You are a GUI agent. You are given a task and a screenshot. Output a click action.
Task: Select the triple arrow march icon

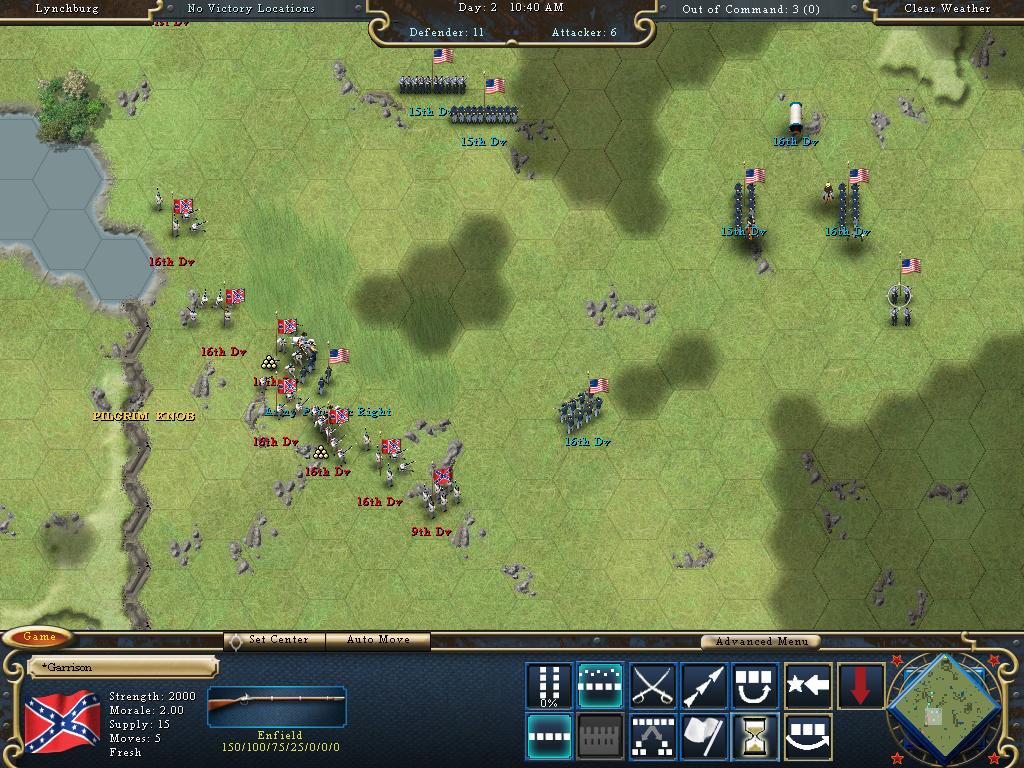704,686
